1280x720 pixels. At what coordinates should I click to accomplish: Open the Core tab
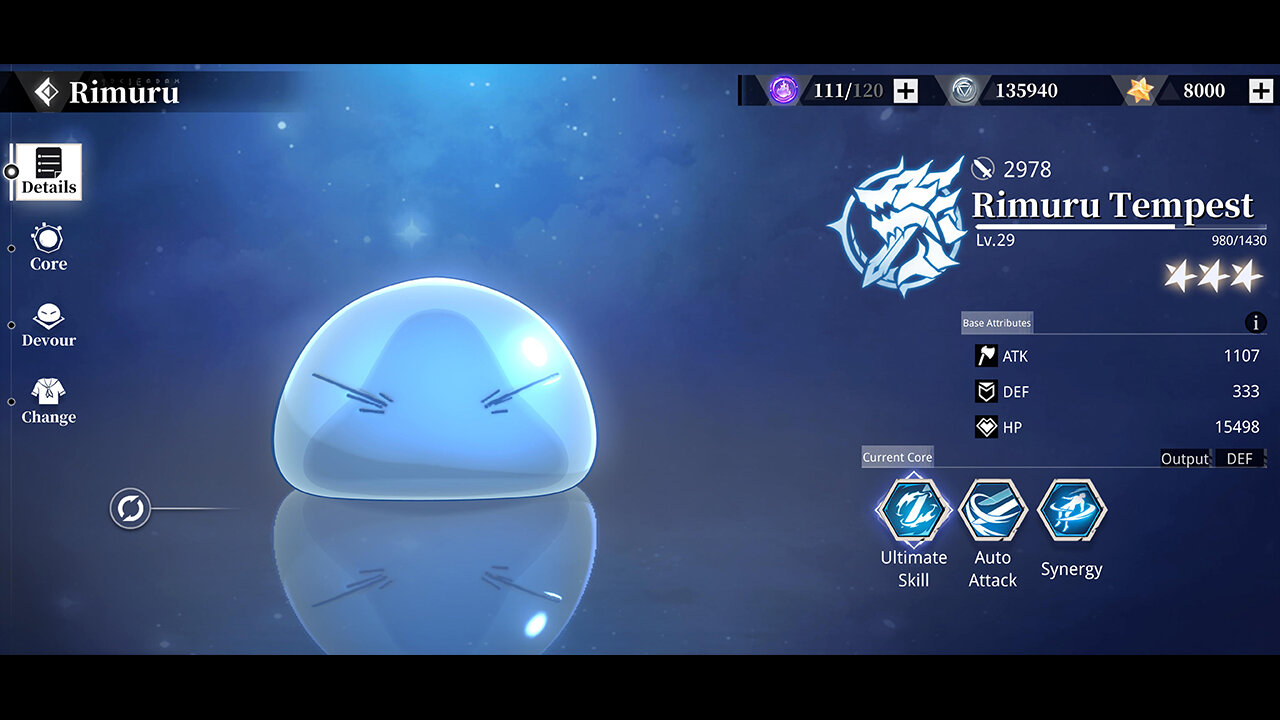48,248
